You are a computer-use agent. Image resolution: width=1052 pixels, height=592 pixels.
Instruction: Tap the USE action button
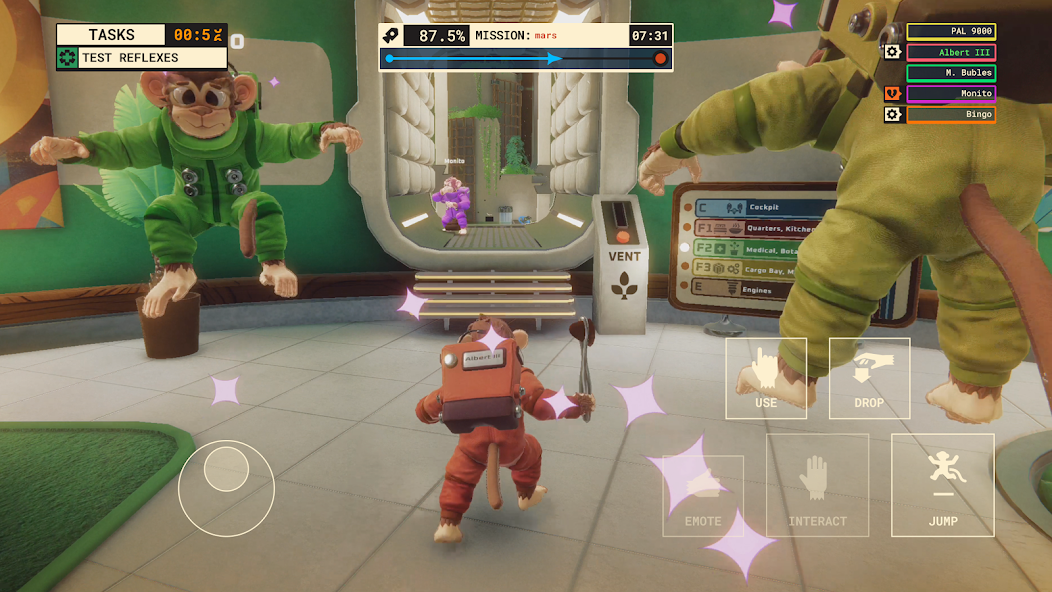click(766, 378)
